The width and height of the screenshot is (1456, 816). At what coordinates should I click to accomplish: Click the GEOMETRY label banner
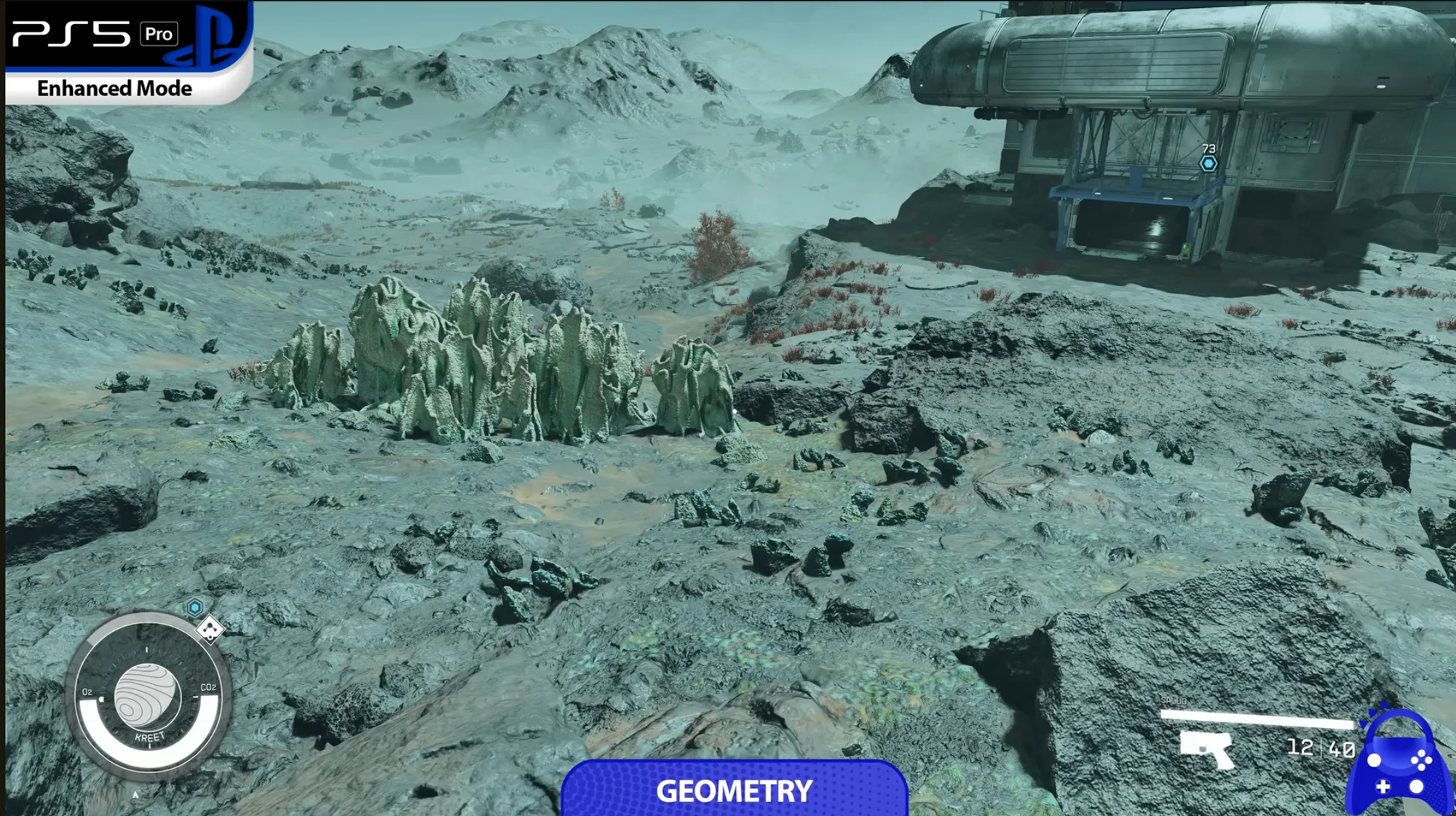pyautogui.click(x=734, y=791)
